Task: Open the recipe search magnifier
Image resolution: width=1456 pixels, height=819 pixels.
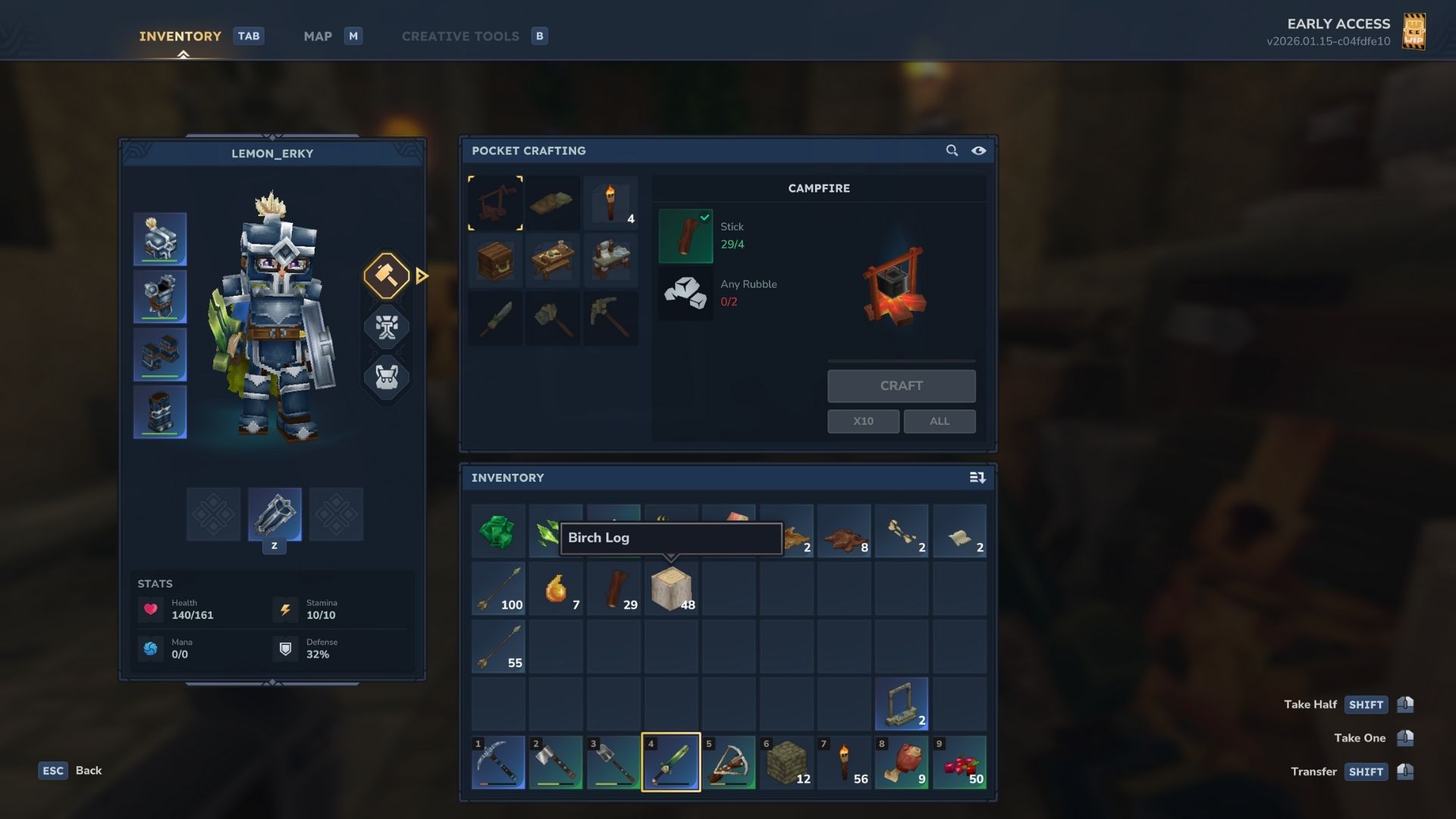Action: coord(952,150)
